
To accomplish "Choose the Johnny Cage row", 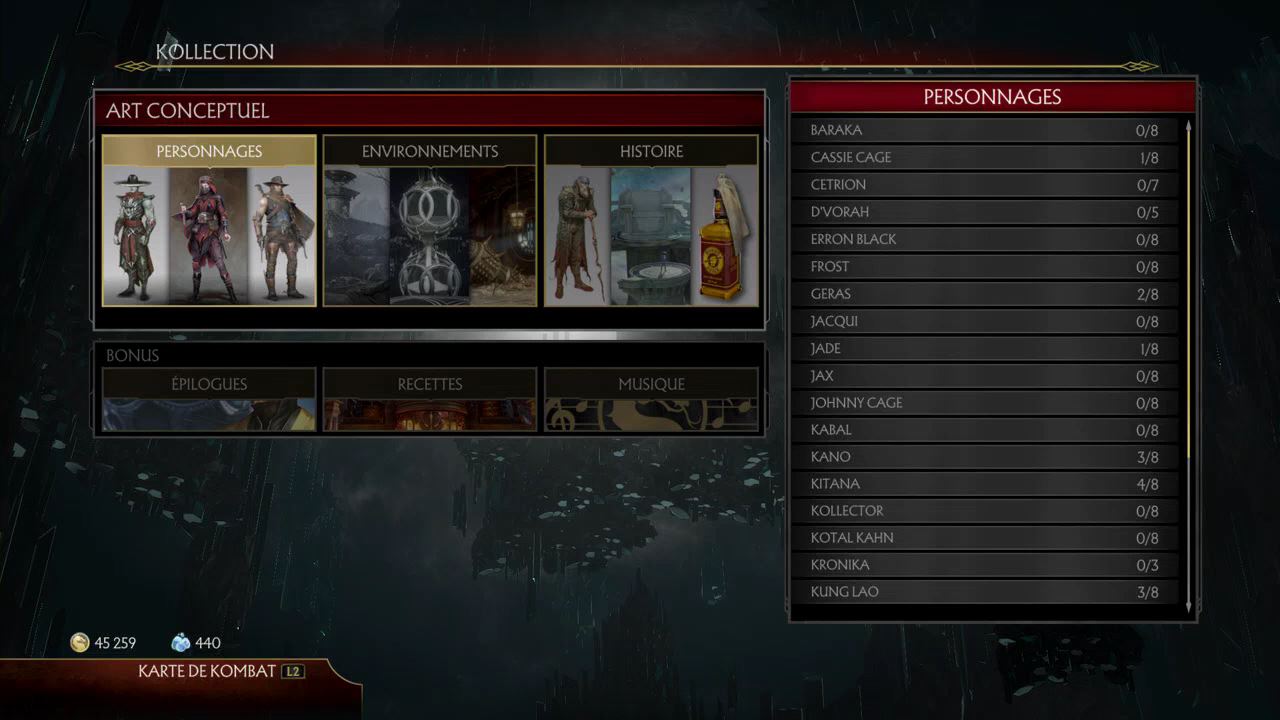I will 985,403.
